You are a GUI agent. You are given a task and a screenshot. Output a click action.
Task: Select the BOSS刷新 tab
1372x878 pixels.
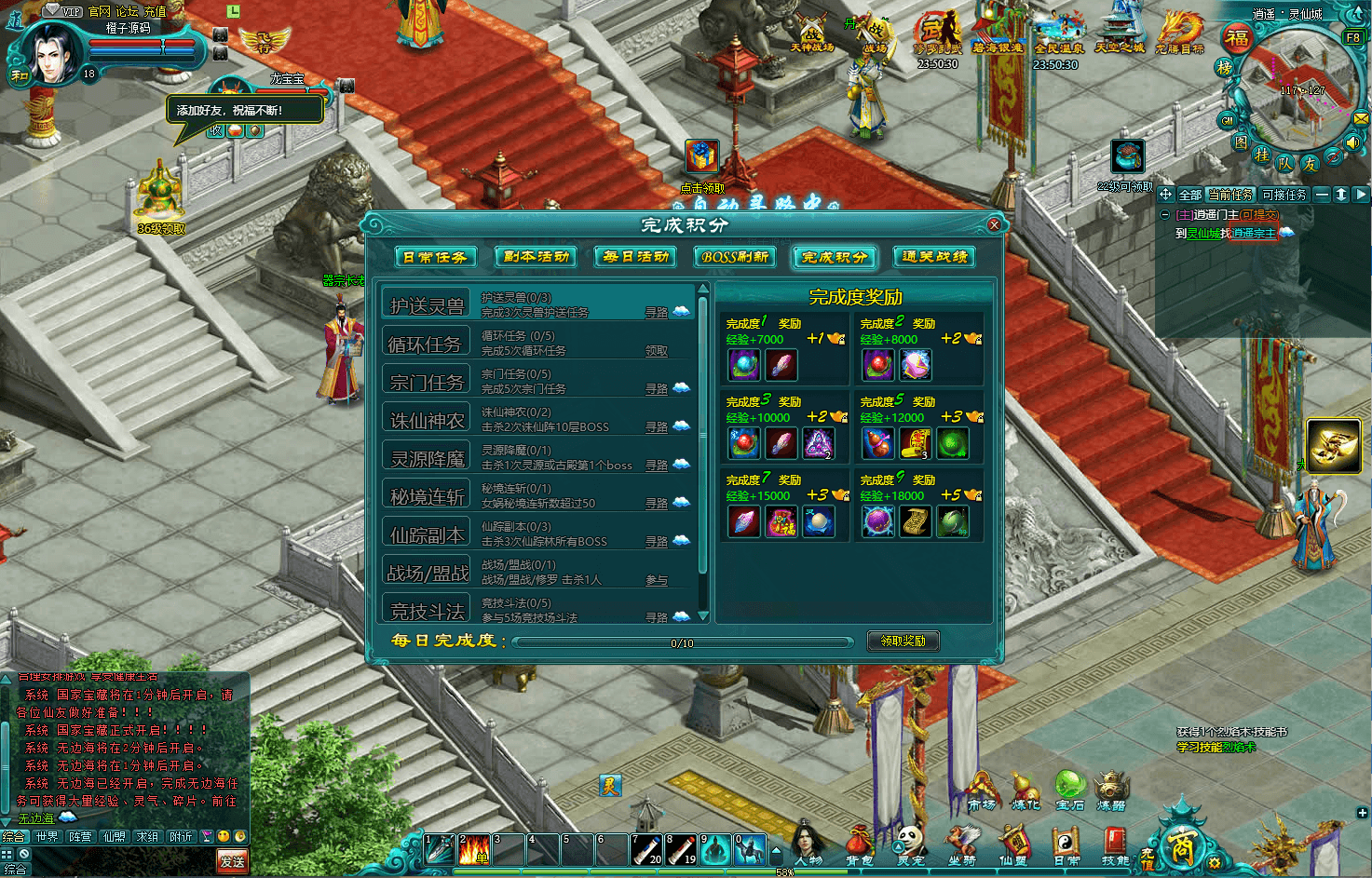click(735, 257)
